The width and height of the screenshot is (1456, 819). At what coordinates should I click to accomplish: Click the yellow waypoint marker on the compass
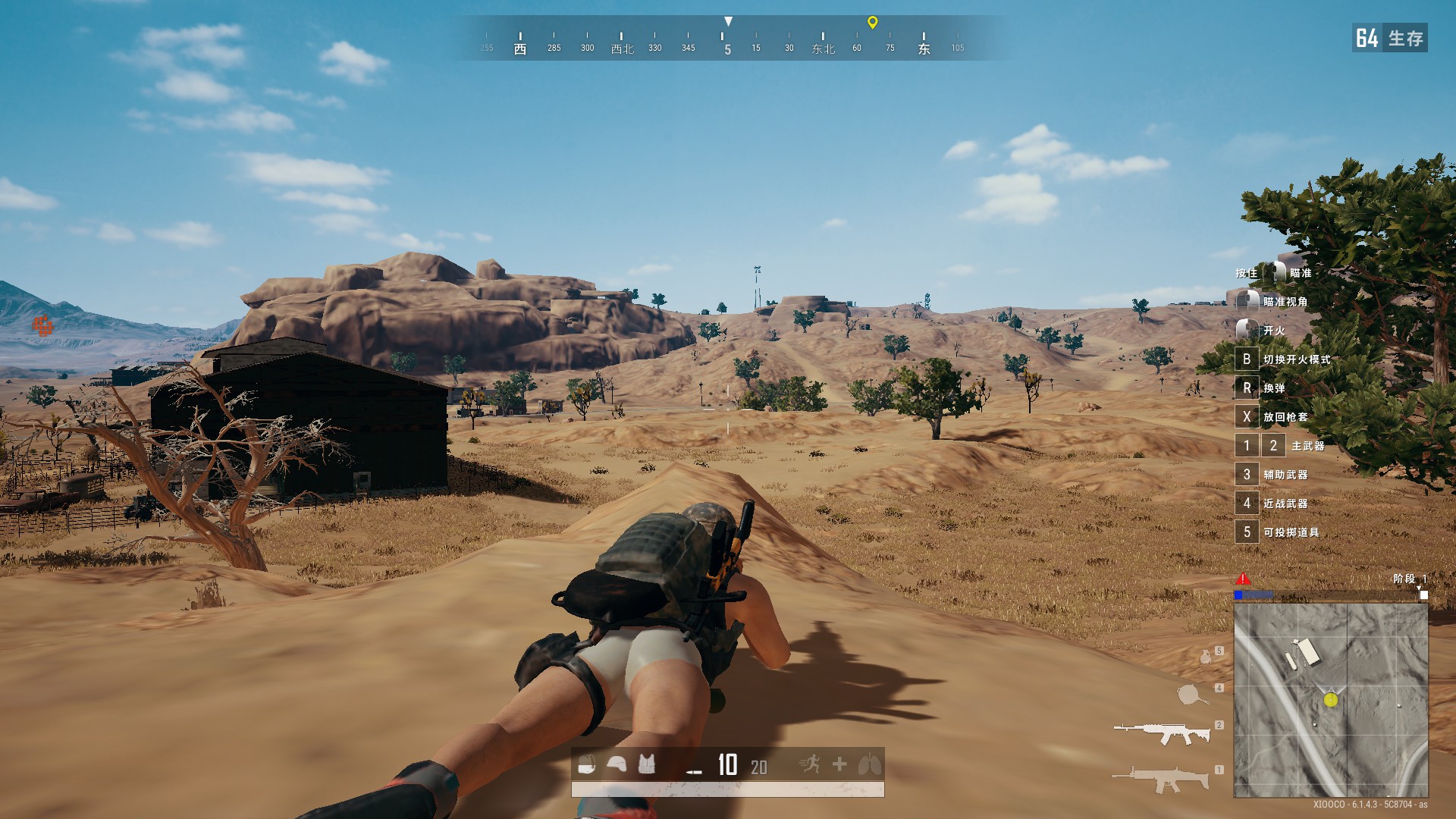pyautogui.click(x=872, y=22)
